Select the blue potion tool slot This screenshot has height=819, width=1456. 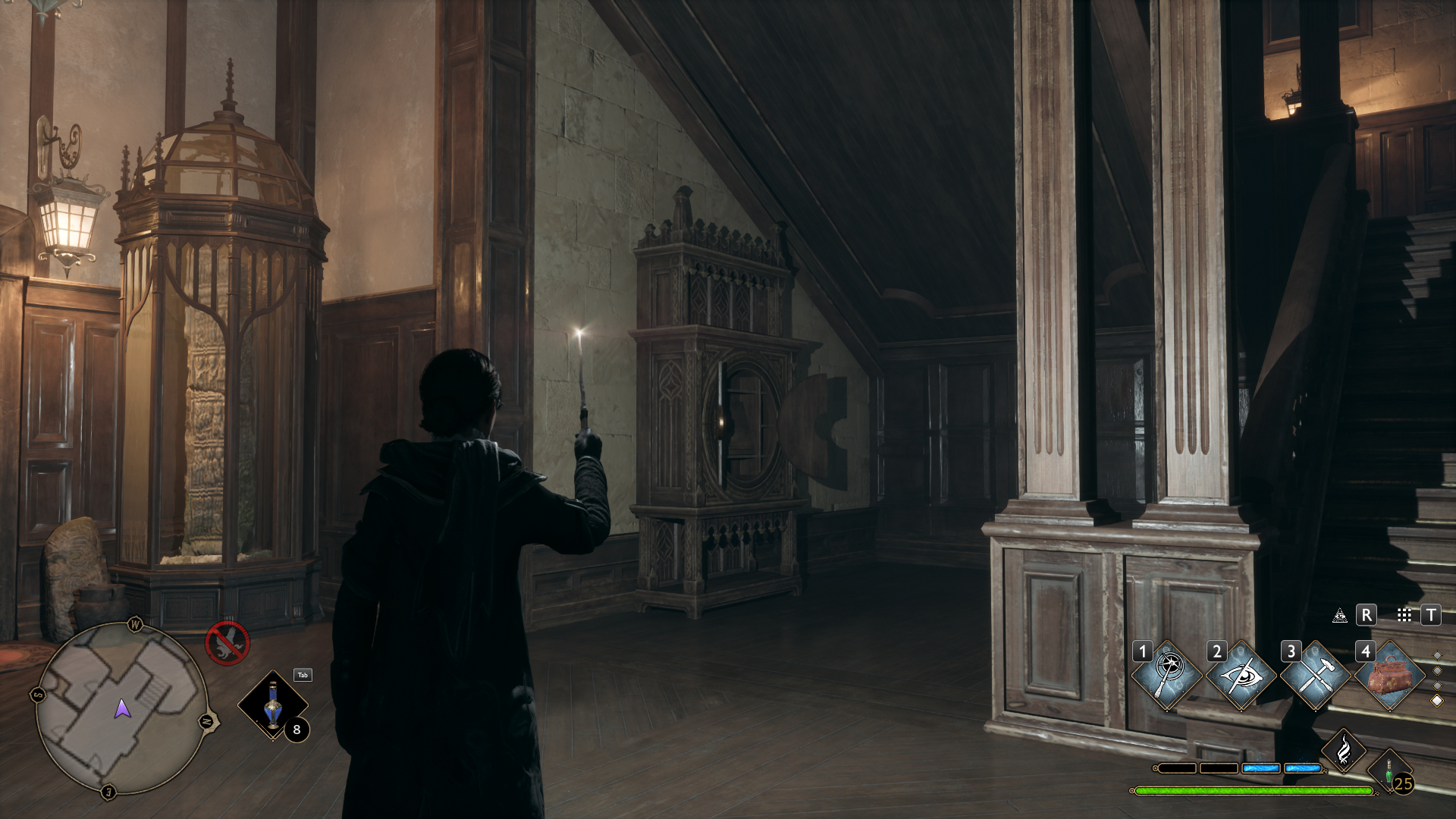click(x=273, y=705)
